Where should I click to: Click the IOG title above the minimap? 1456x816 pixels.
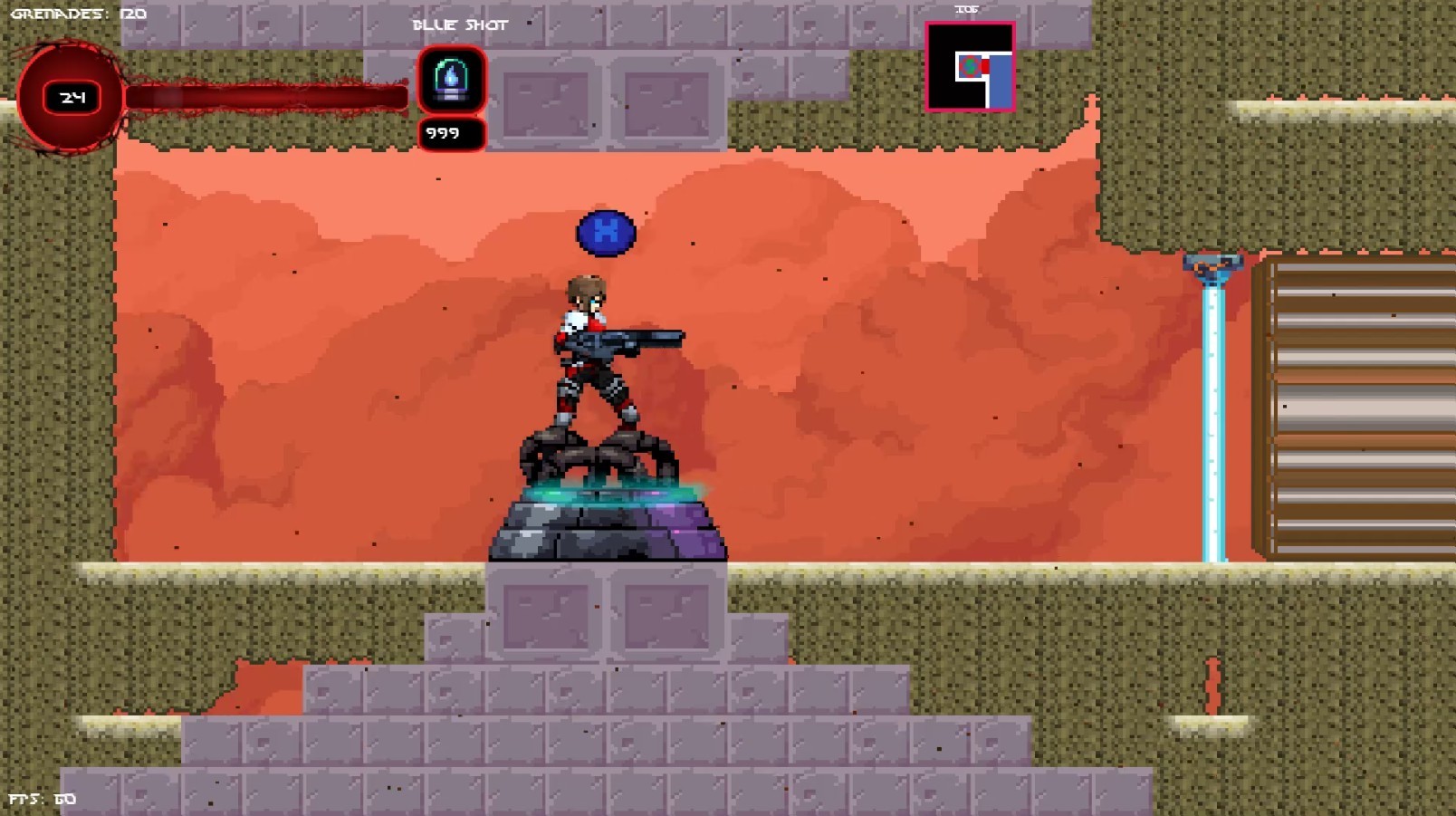(965, 8)
